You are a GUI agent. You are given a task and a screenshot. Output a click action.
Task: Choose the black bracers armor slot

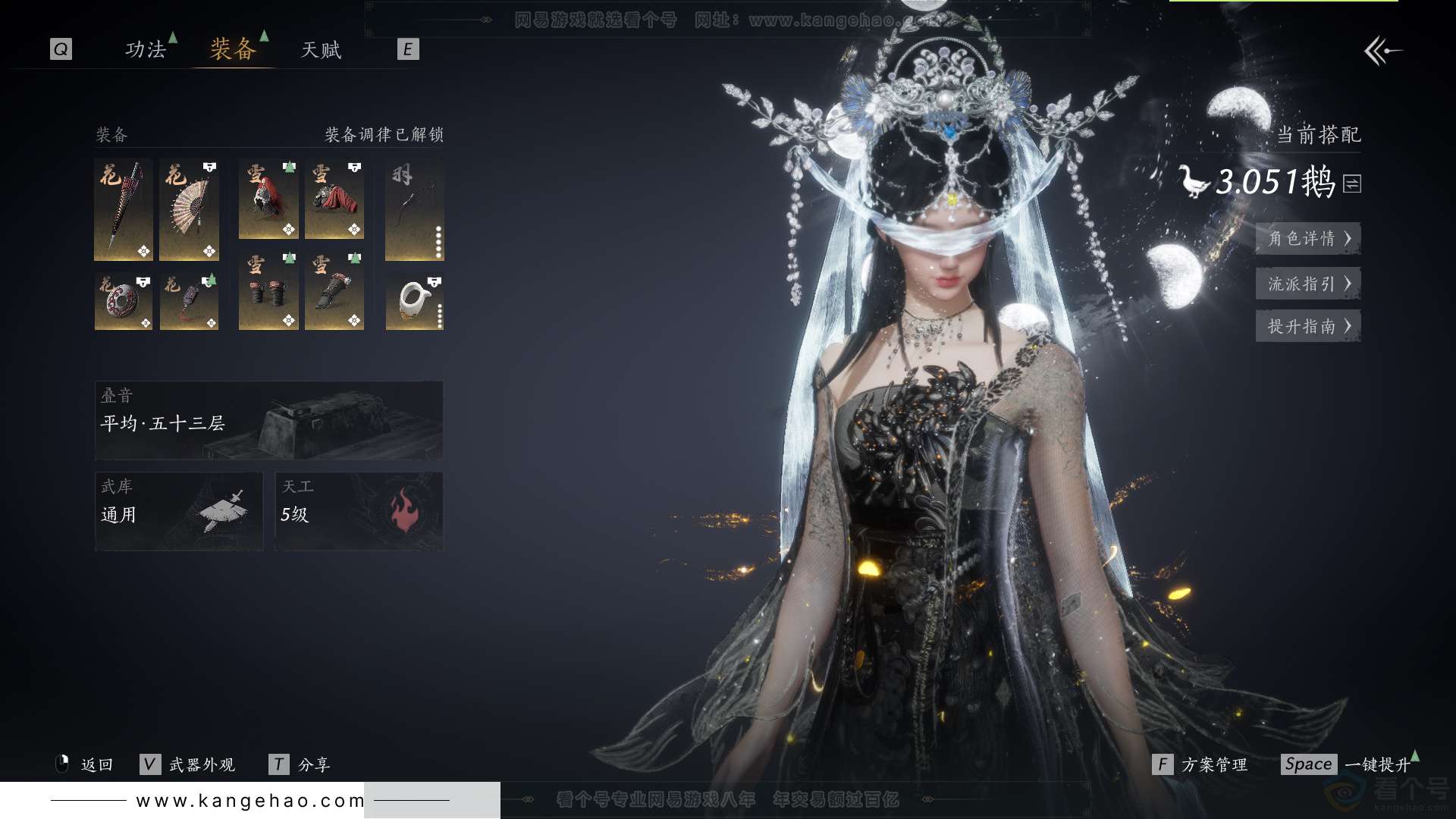tap(268, 292)
